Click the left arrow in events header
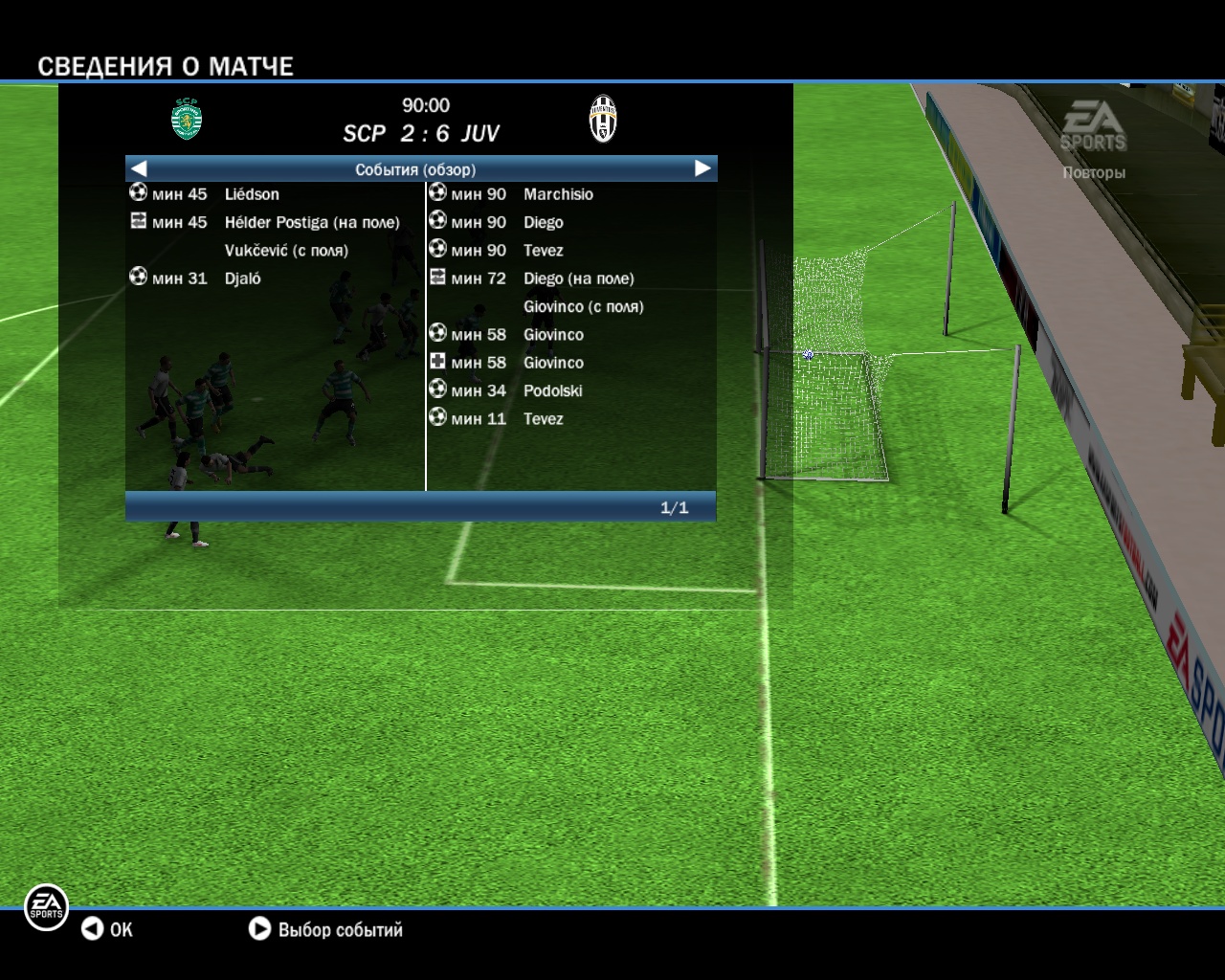The image size is (1225, 980). coord(139,168)
